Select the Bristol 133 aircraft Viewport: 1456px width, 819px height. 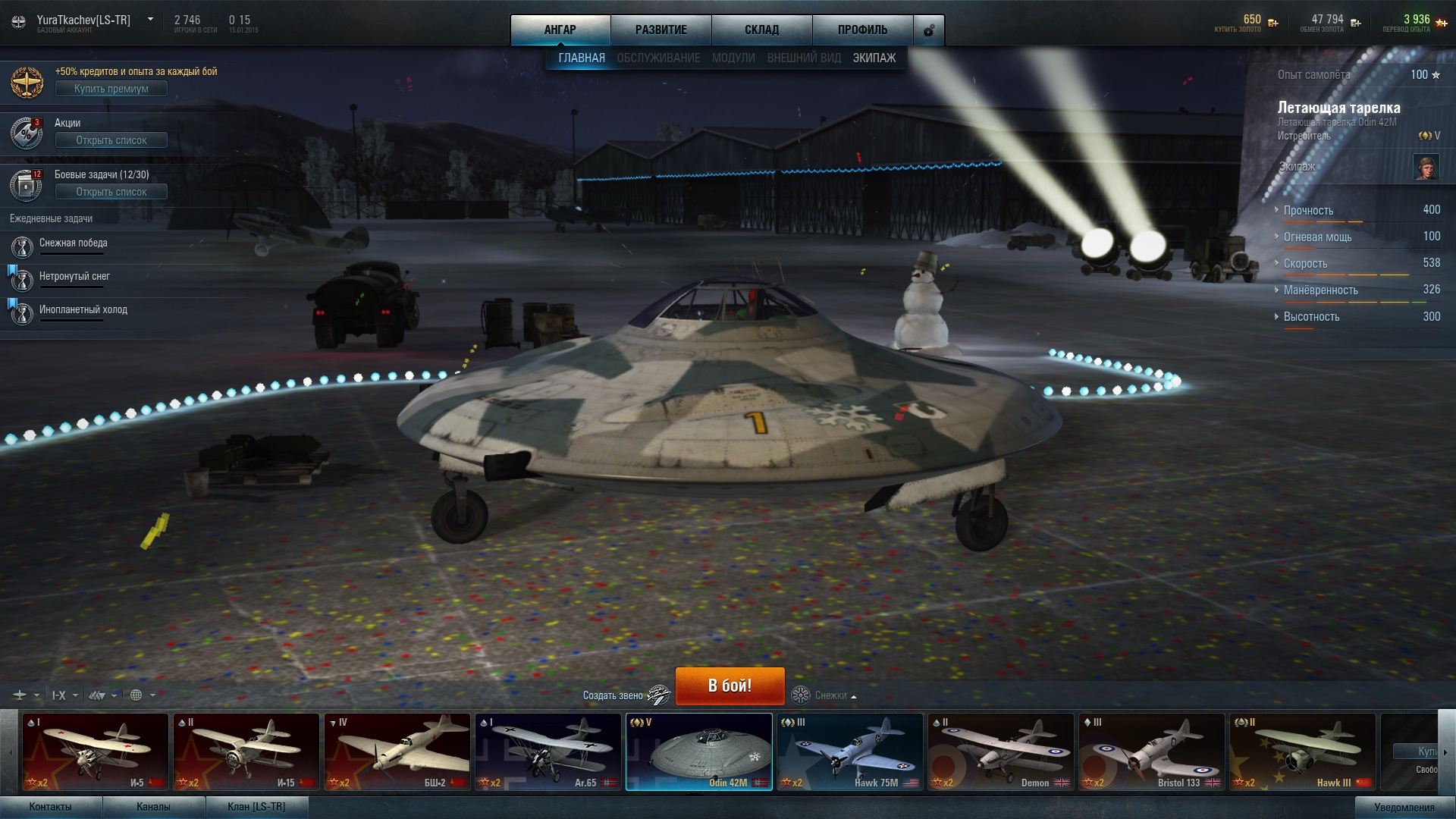coord(1151,752)
